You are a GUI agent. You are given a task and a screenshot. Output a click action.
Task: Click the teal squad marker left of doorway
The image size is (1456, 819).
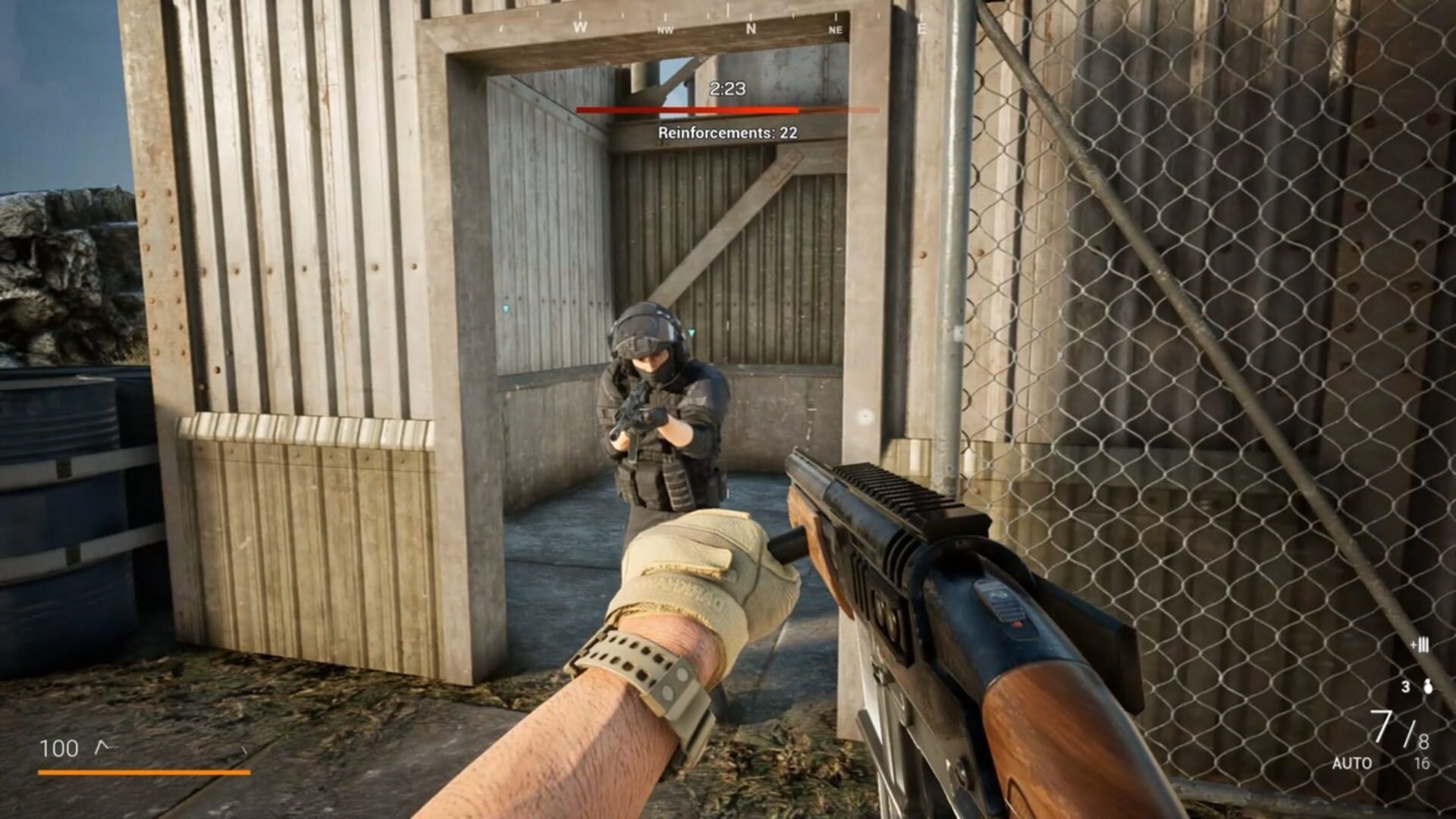pyautogui.click(x=504, y=310)
